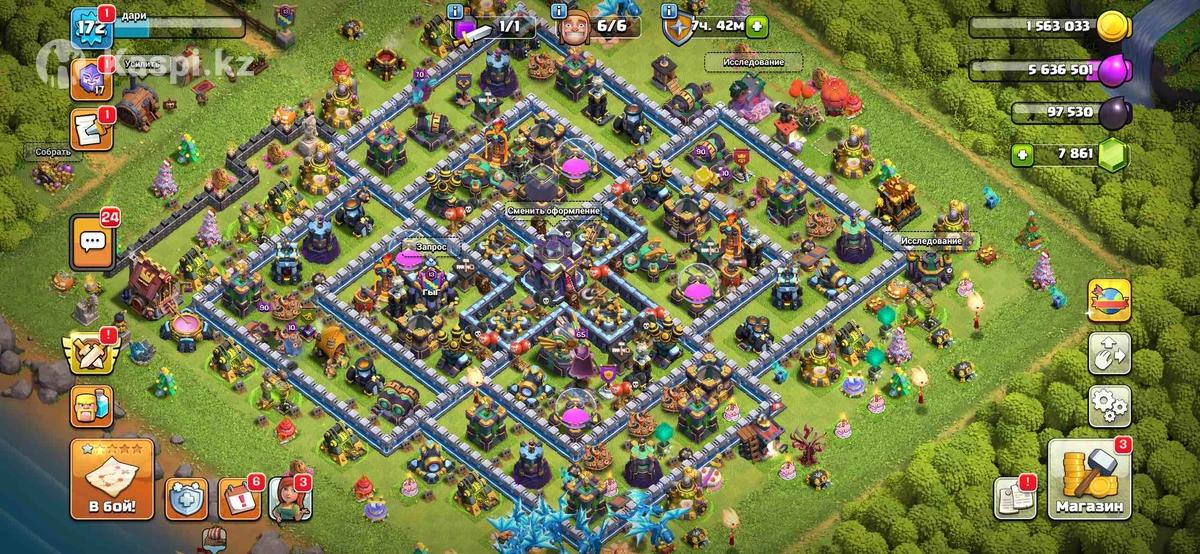The width and height of the screenshot is (1200, 554).
Task: Open the clan boost icon labeled 17
Action: point(89,76)
